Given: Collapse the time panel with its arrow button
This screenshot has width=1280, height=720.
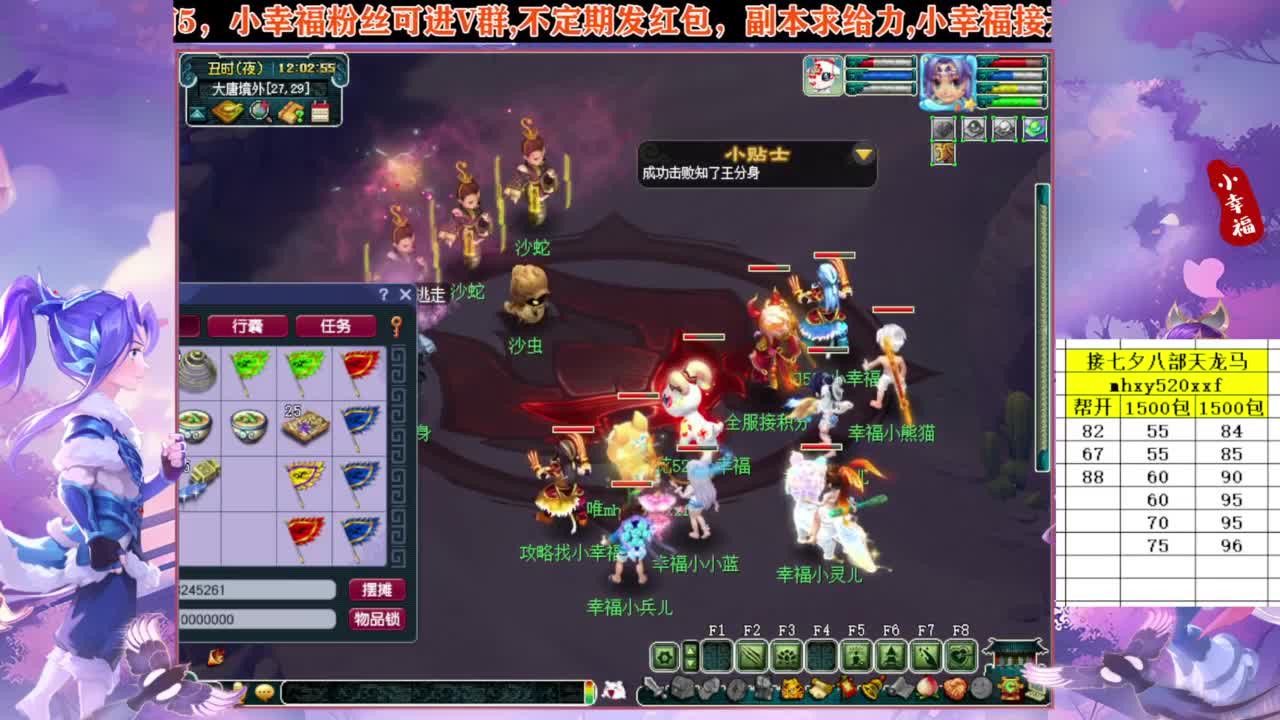Looking at the screenshot, I should [198, 112].
